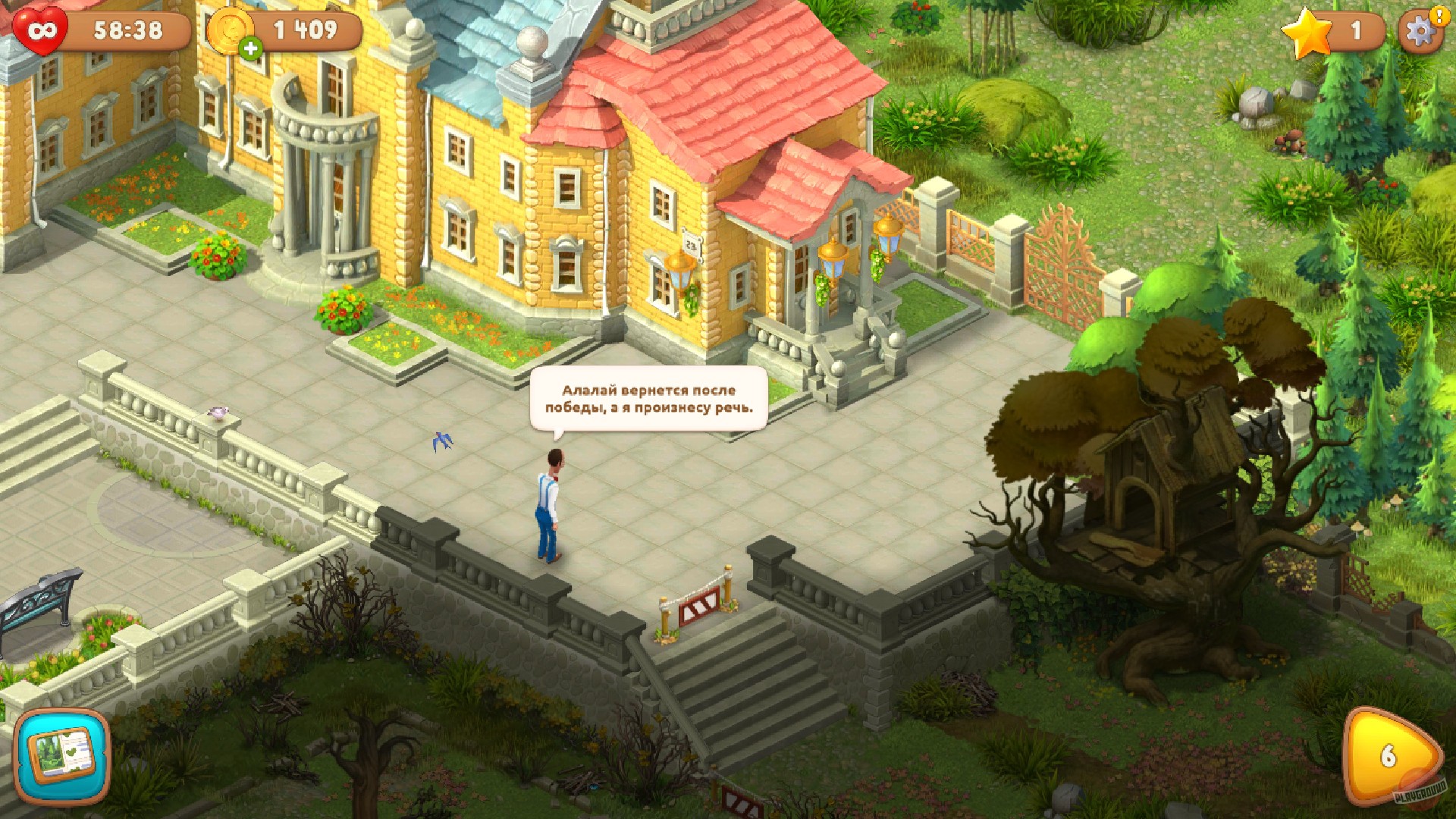
Task: Click the green plus to buy more coins
Action: coord(250,47)
